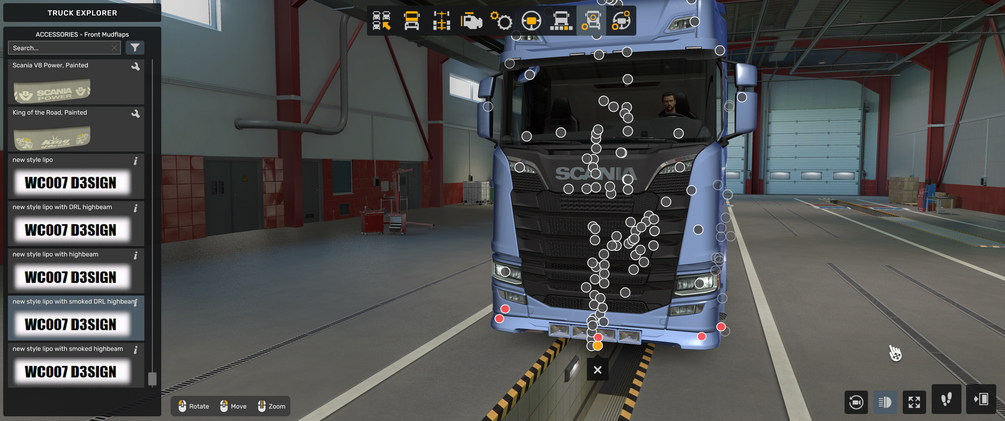Open the chassis category
This screenshot has height=421, width=1005.
441,21
